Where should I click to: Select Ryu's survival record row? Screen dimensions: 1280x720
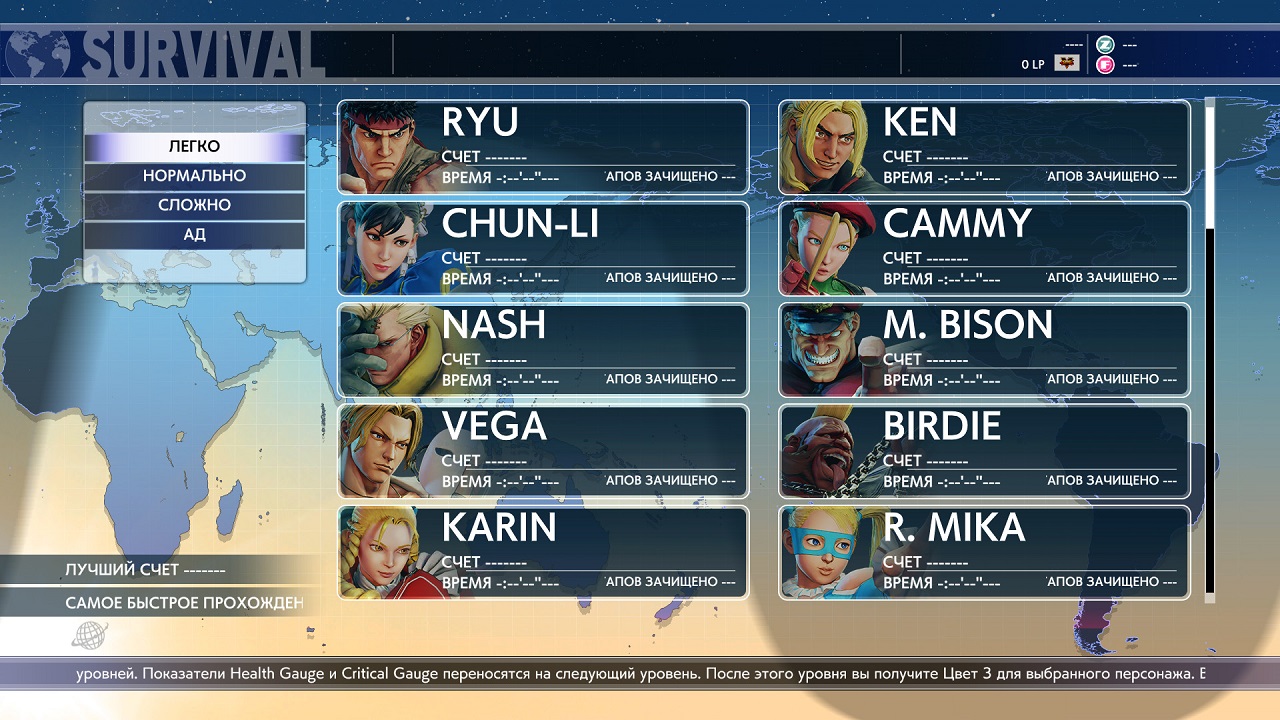click(543, 147)
